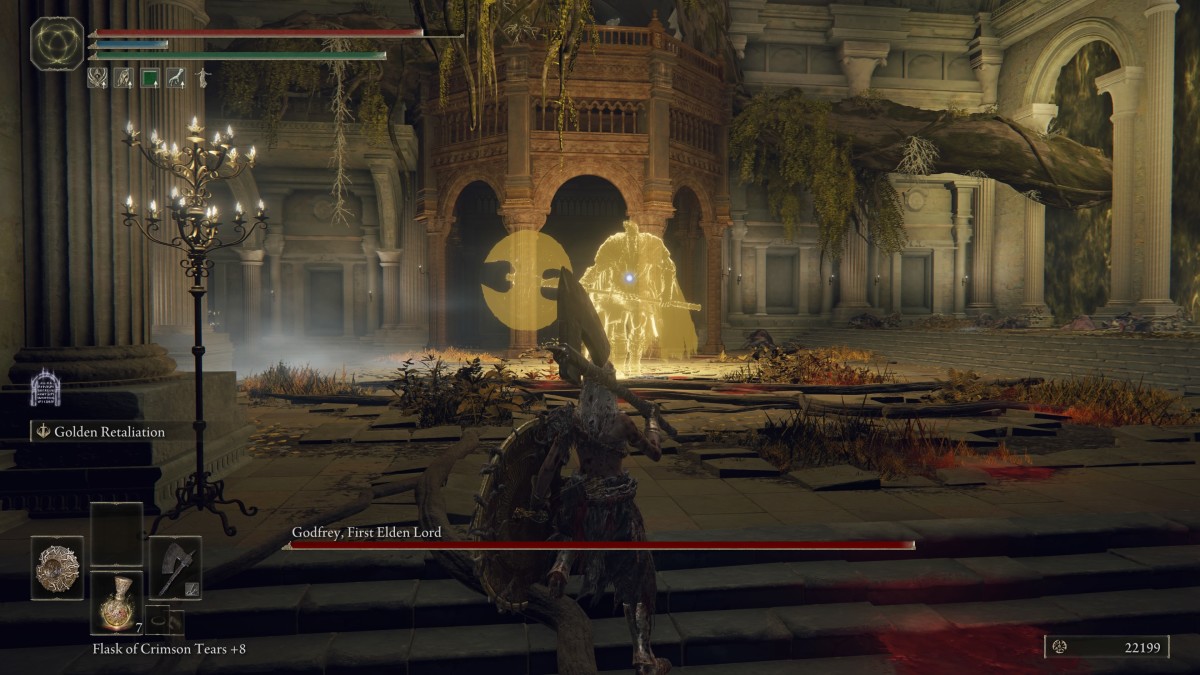Click the empty spell slot above the flask
1200x675 pixels.
tap(116, 535)
